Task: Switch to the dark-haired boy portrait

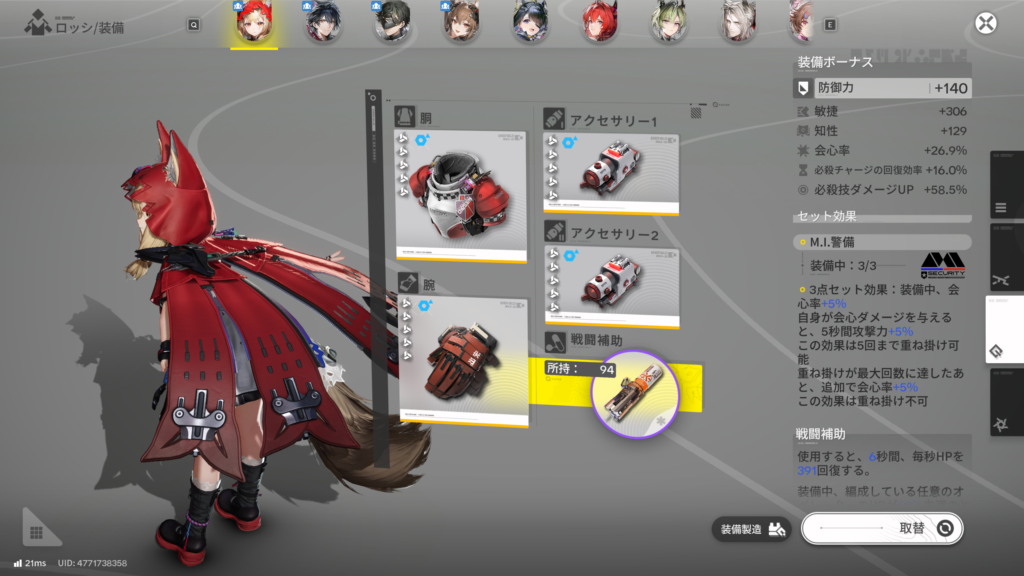Action: pyautogui.click(x=322, y=22)
